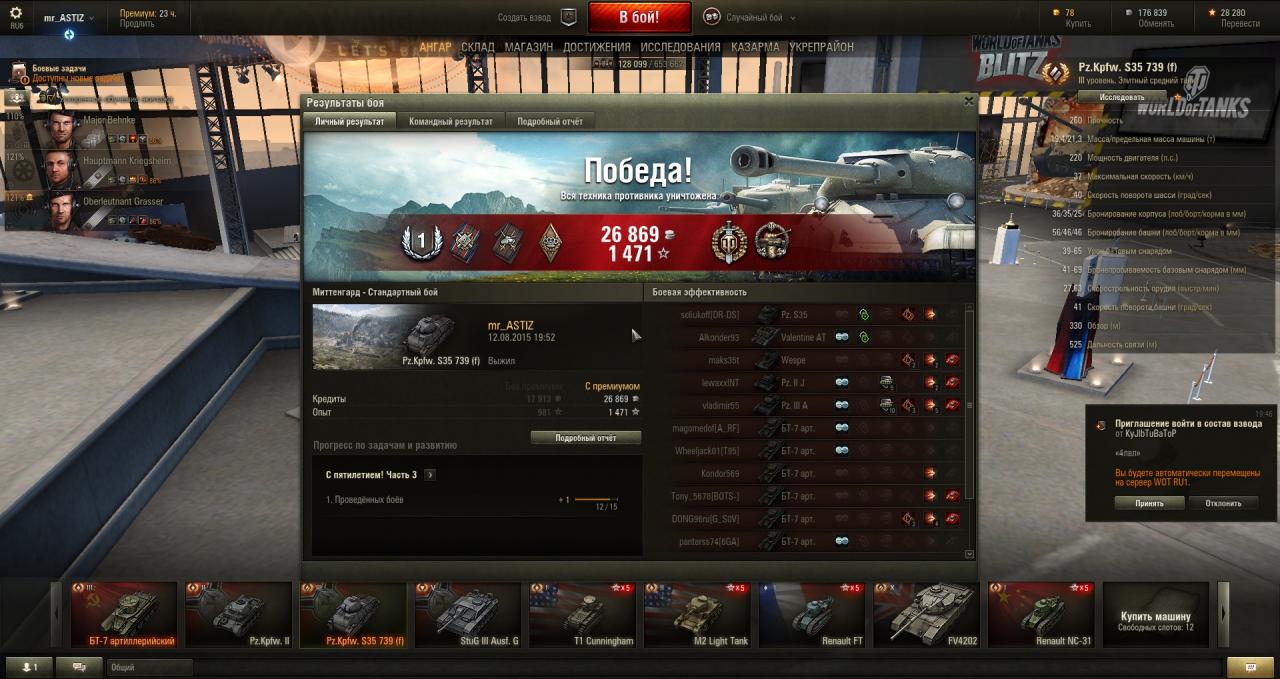Show the Исследования tech tree
This screenshot has height=679, width=1280.
[x=680, y=47]
